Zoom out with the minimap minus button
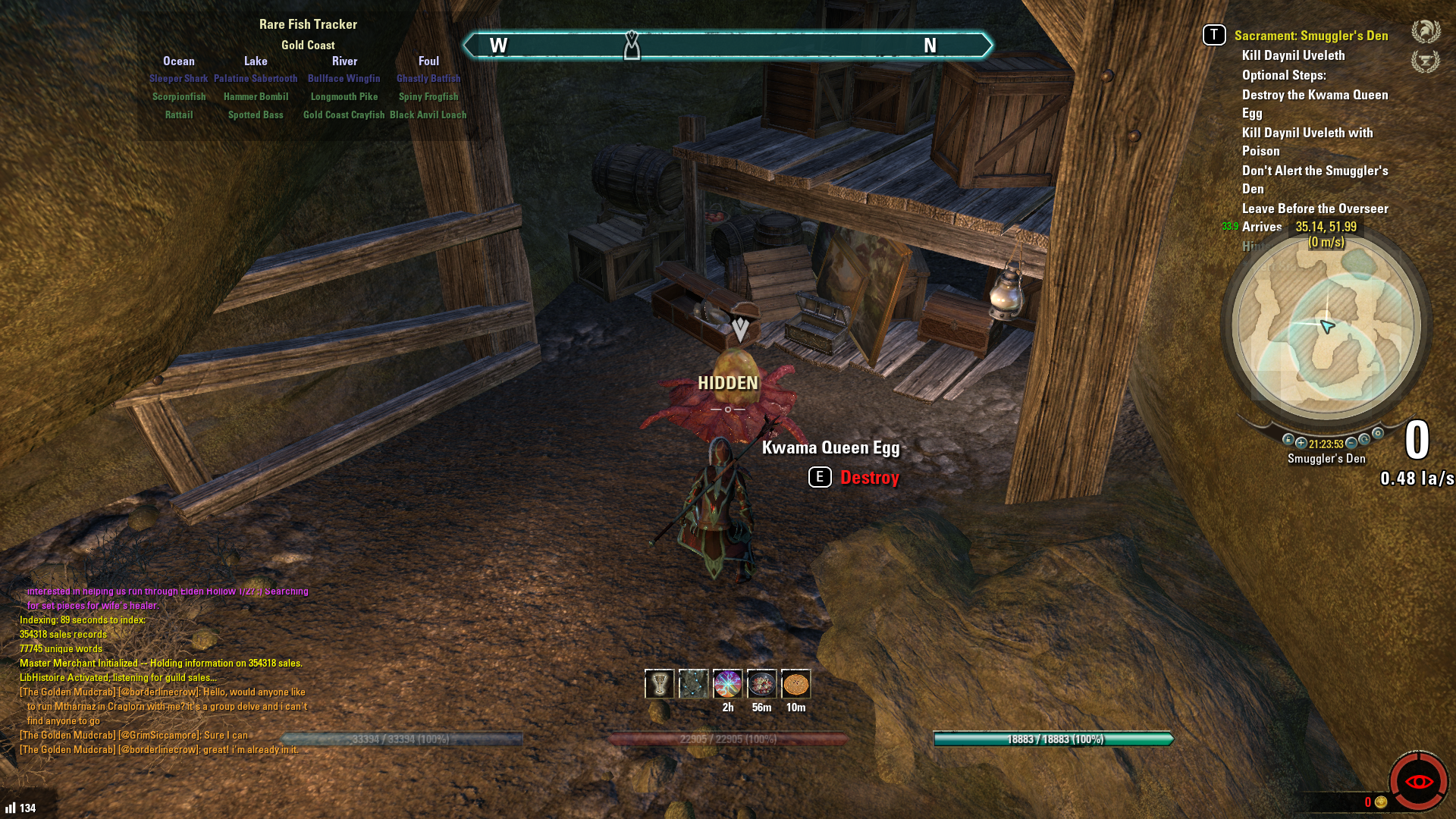The image size is (1456, 819). point(1351,443)
